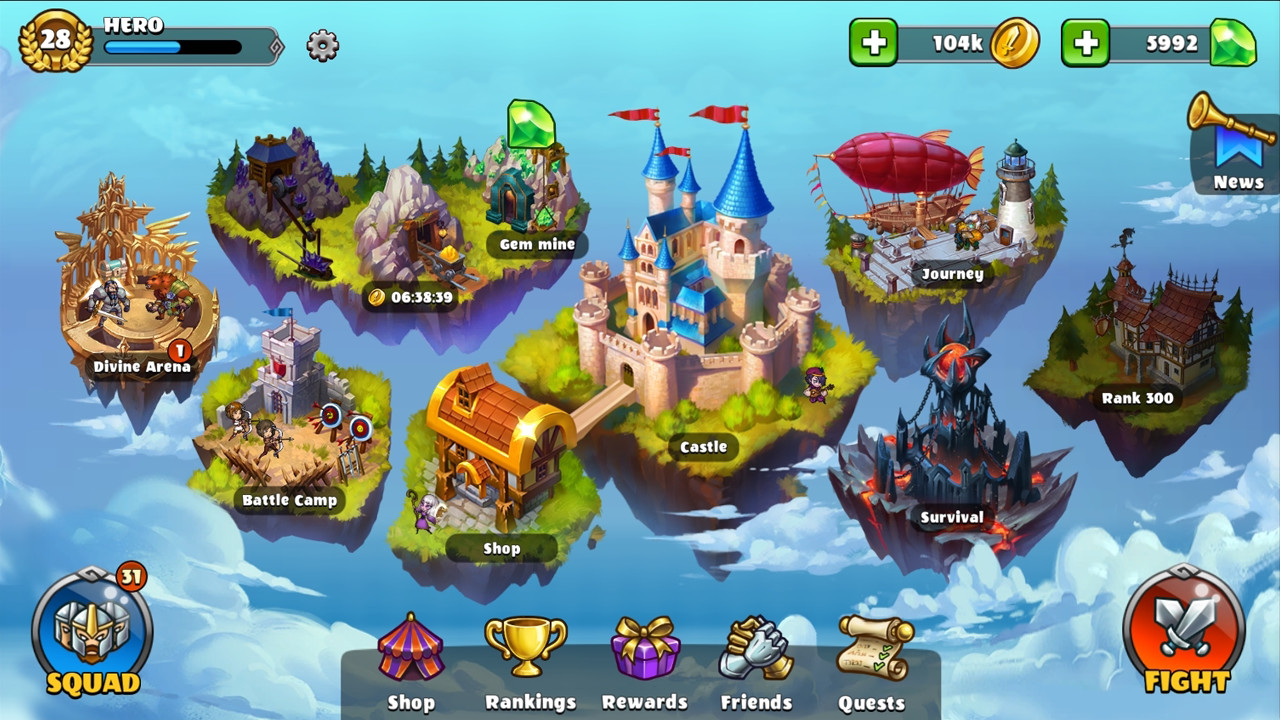Open the game Settings gear

(320, 46)
